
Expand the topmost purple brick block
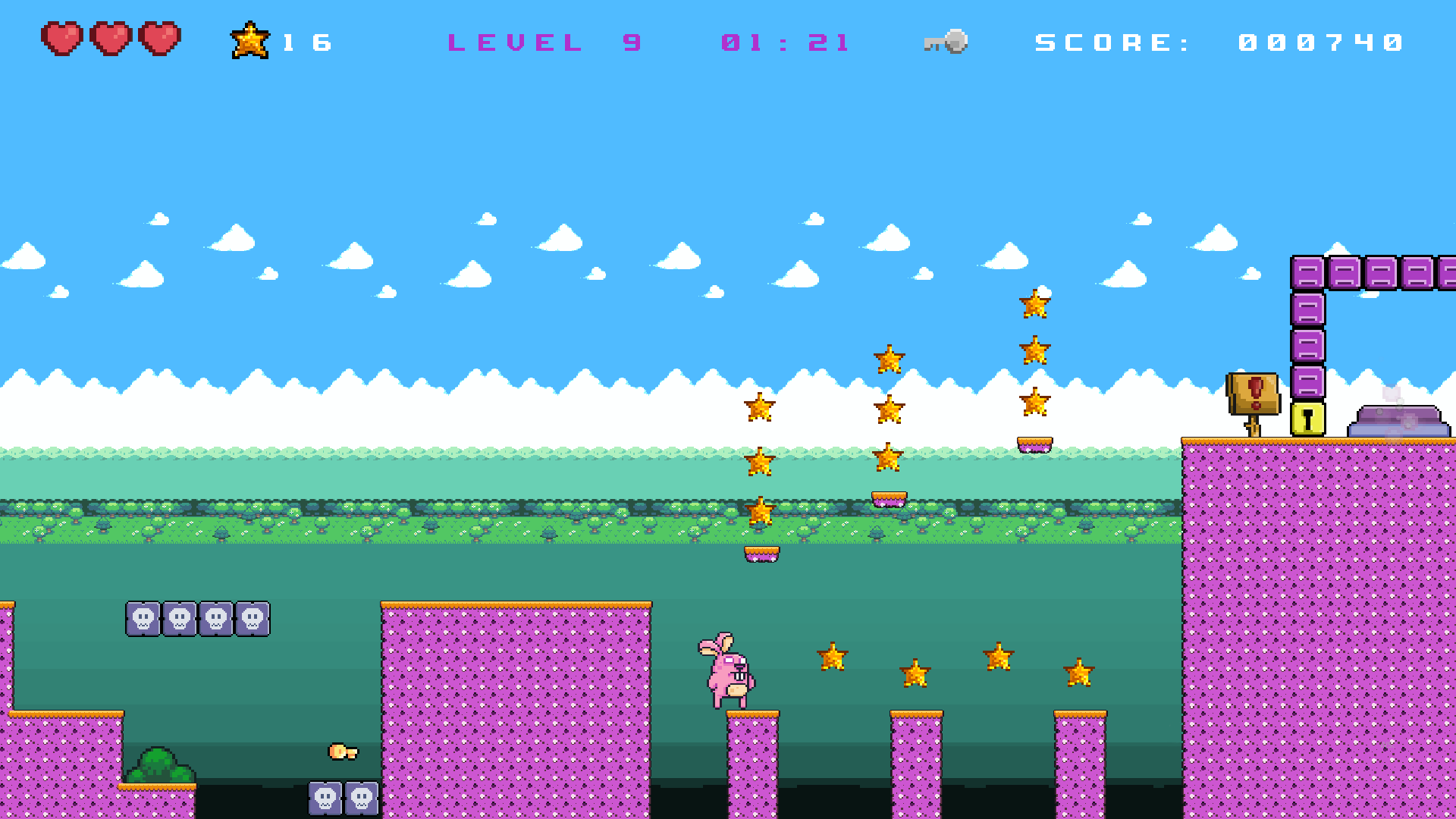[1307, 273]
